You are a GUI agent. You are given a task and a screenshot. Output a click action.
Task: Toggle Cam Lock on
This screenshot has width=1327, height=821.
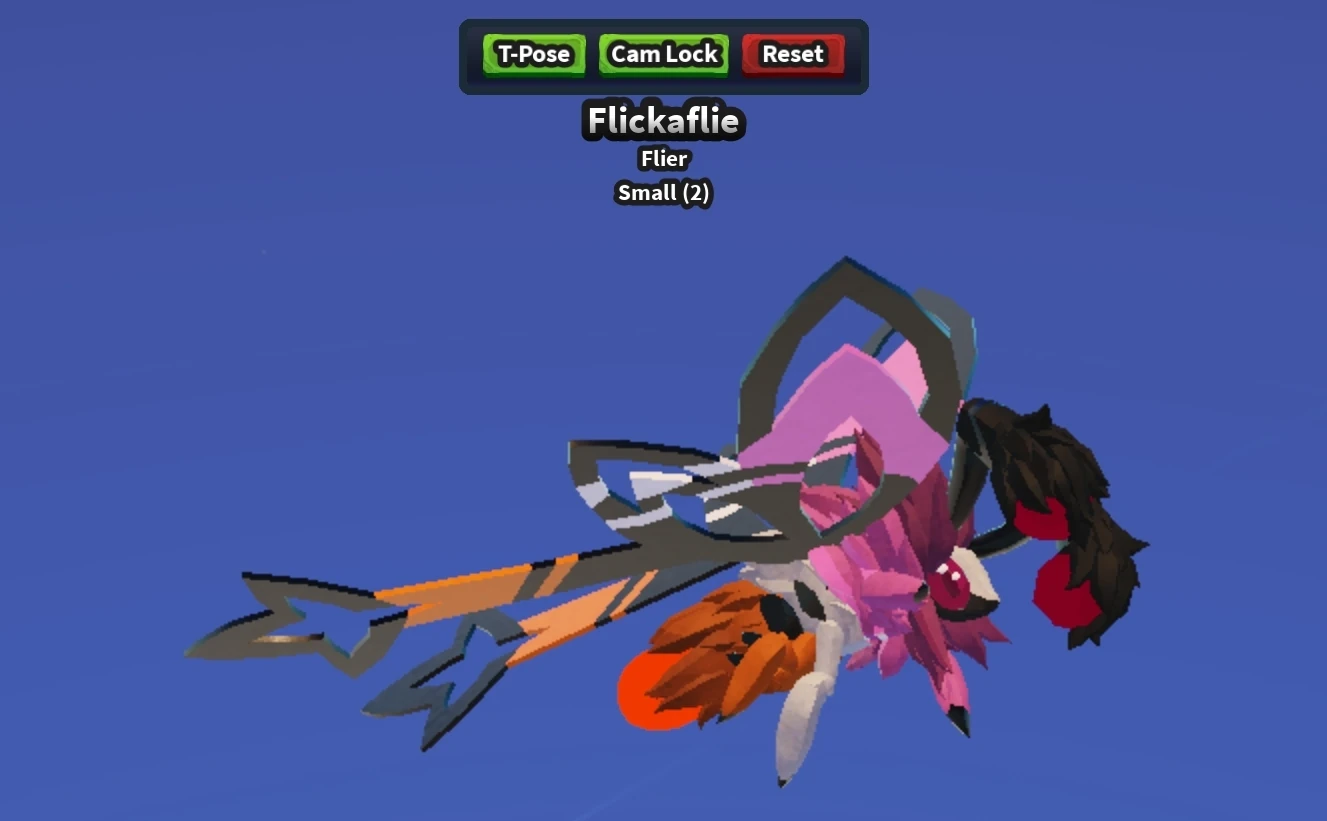[x=663, y=54]
